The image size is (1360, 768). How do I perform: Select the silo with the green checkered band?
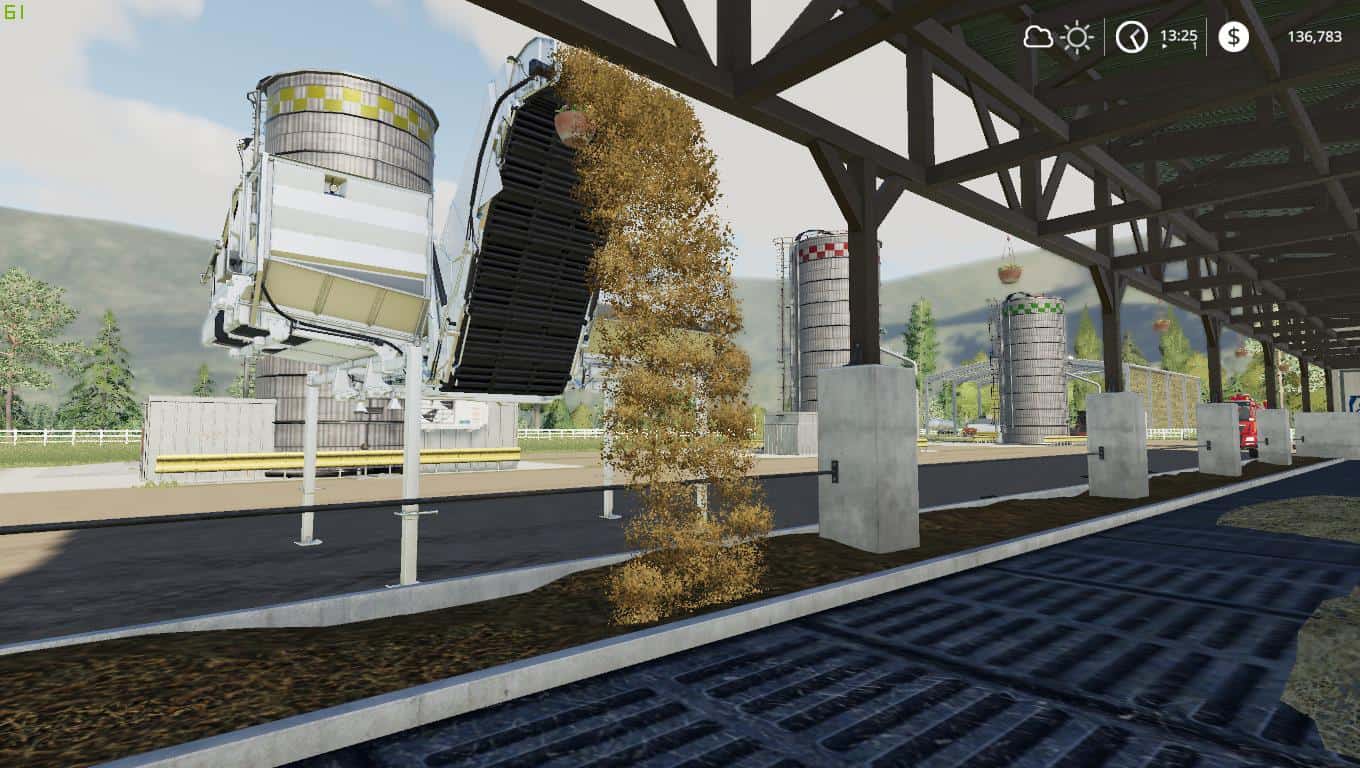click(x=1033, y=360)
